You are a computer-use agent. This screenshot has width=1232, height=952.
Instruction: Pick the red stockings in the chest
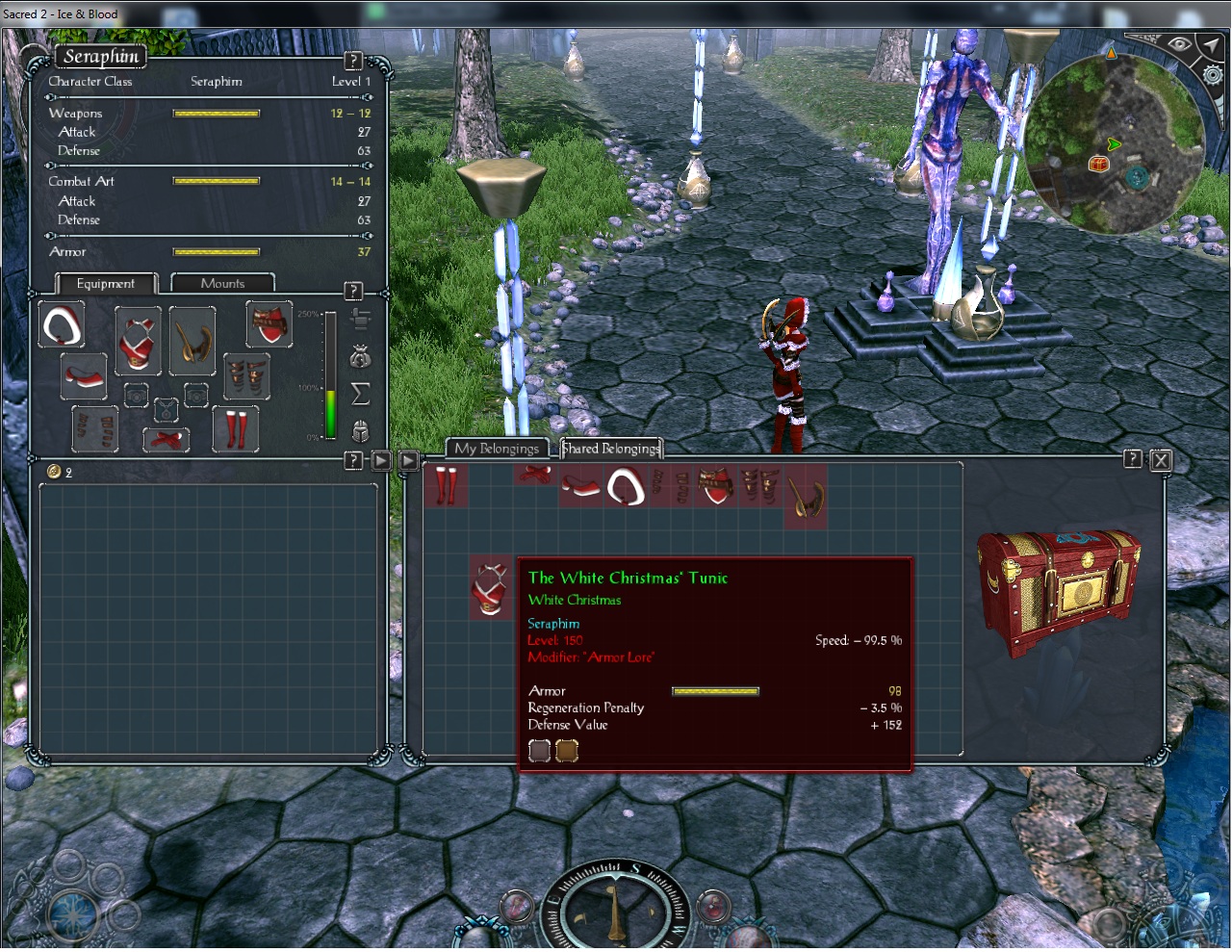pos(445,484)
